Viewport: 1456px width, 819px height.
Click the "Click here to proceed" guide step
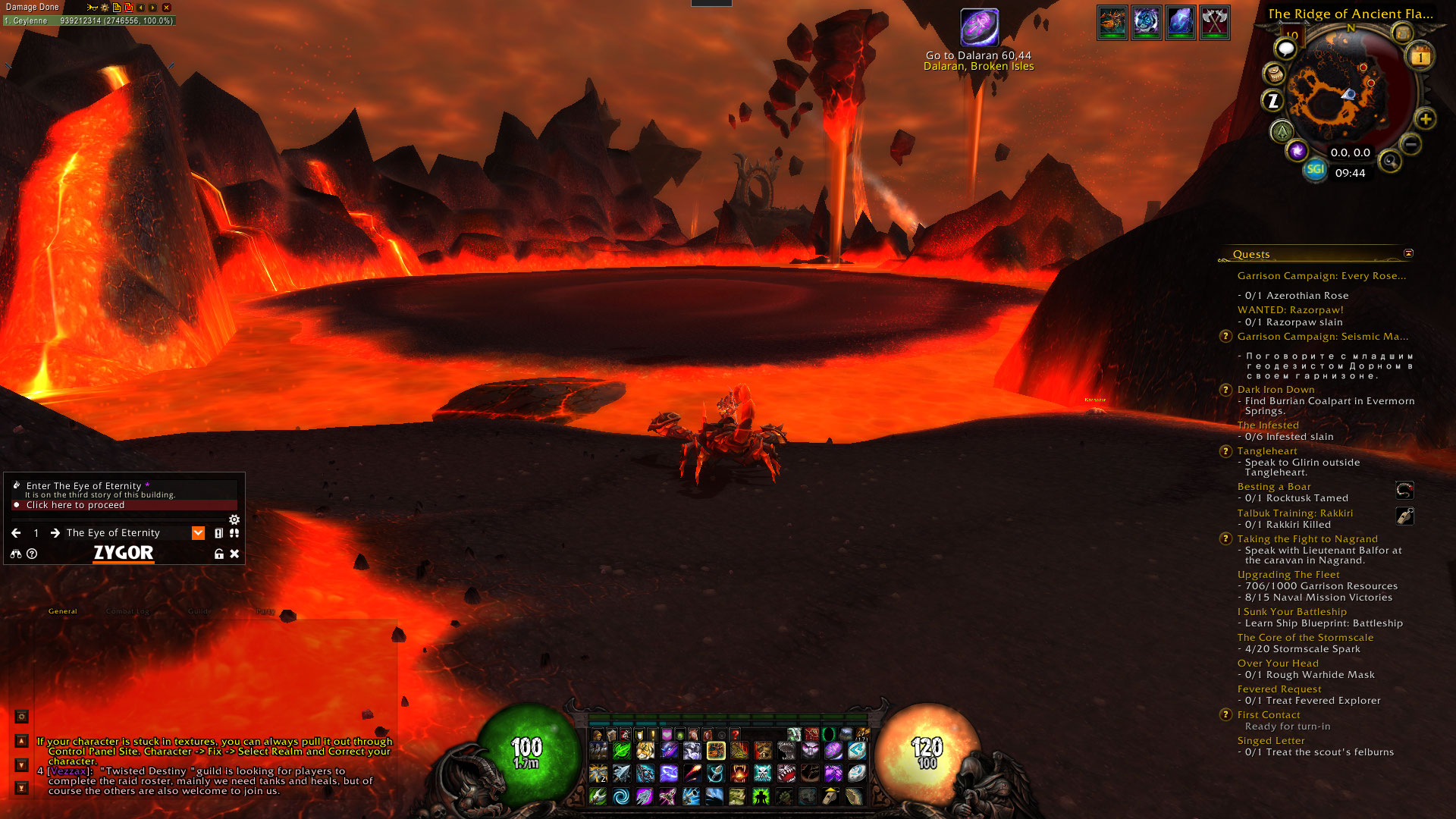tap(75, 505)
